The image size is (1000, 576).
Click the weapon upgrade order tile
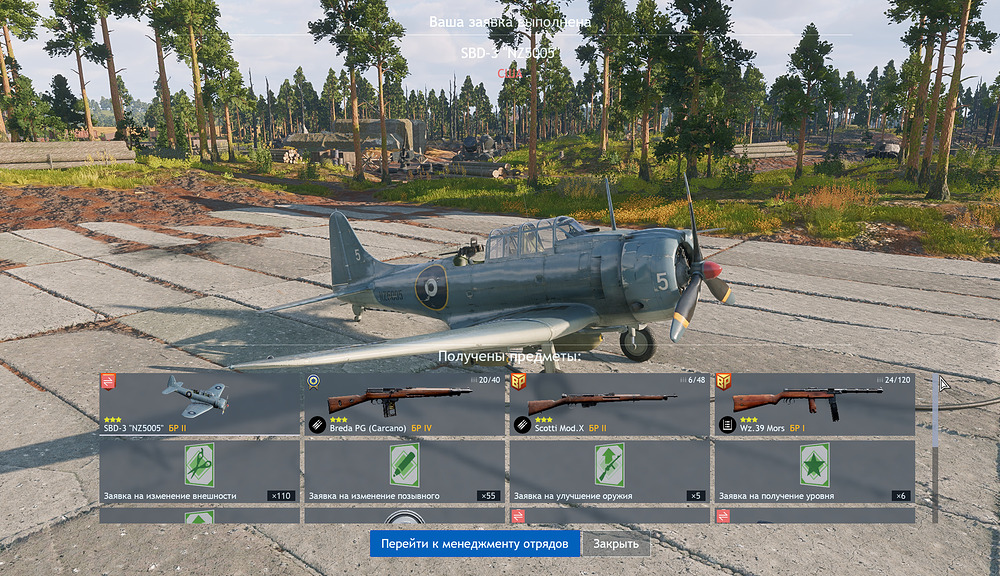(x=609, y=471)
